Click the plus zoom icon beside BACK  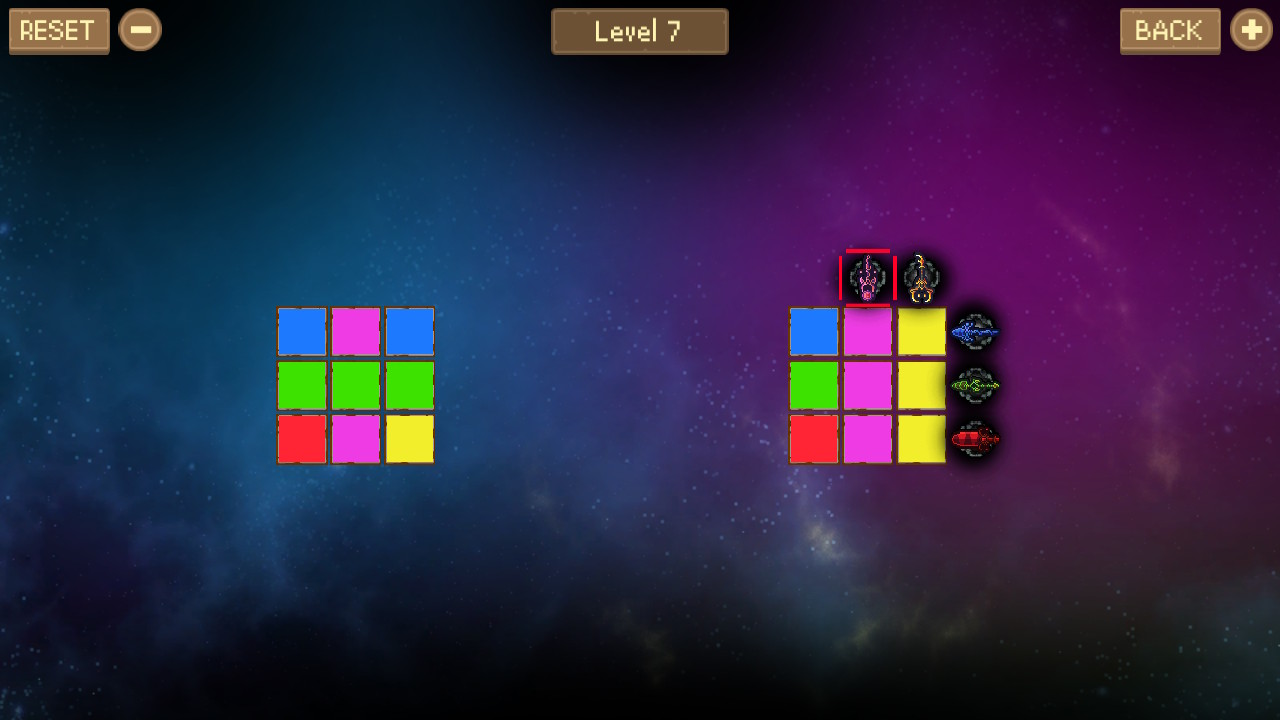tap(1251, 30)
